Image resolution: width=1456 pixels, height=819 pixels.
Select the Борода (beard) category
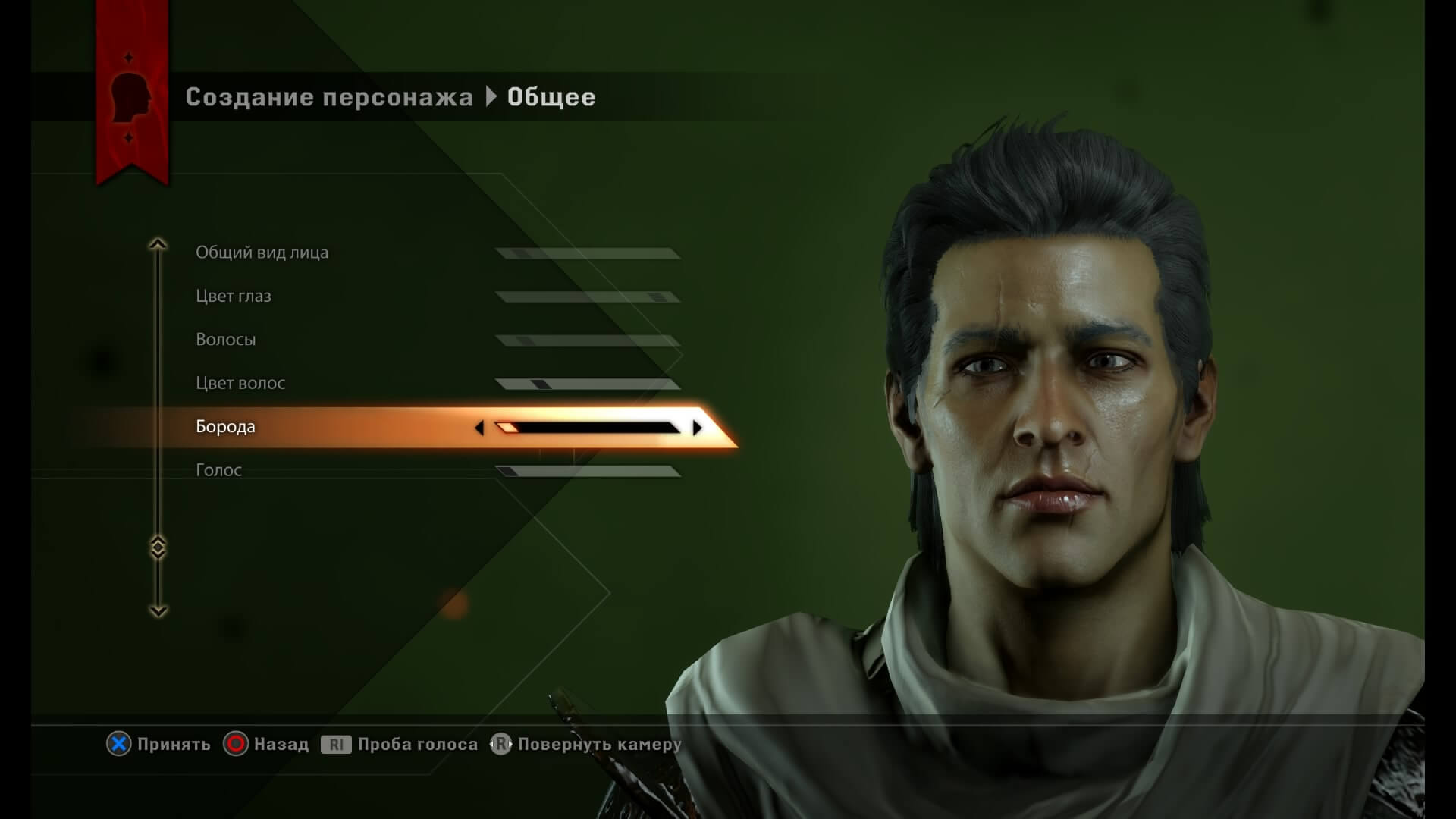click(224, 426)
